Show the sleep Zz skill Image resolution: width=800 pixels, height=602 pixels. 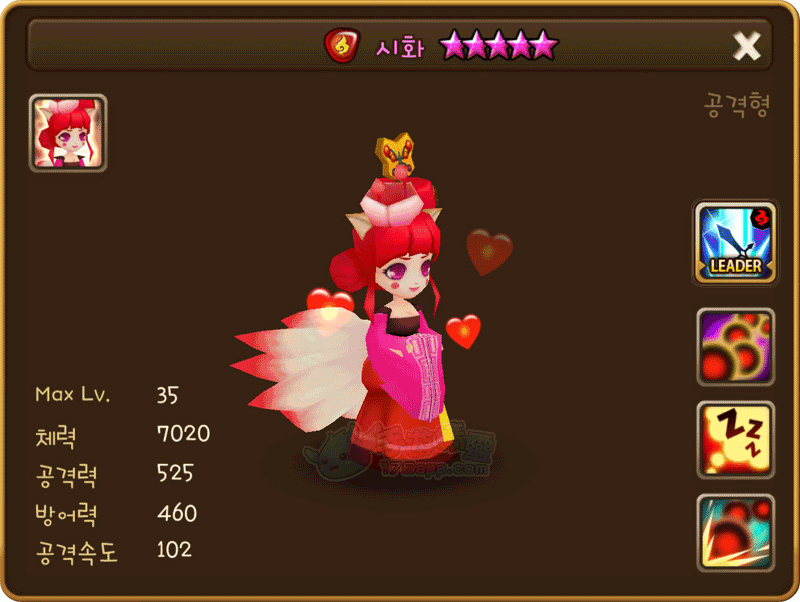(x=735, y=441)
